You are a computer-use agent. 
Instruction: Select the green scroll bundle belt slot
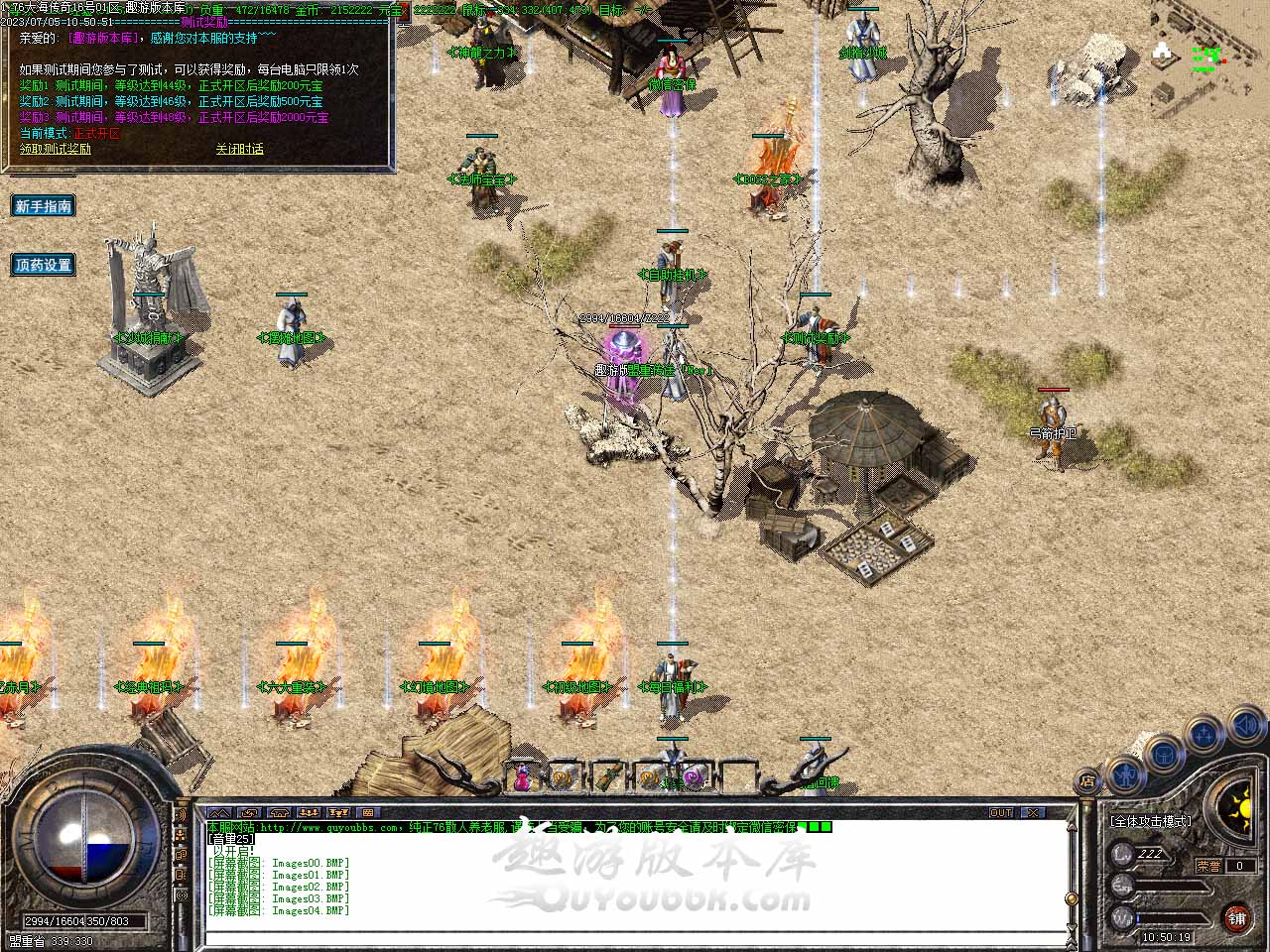607,777
